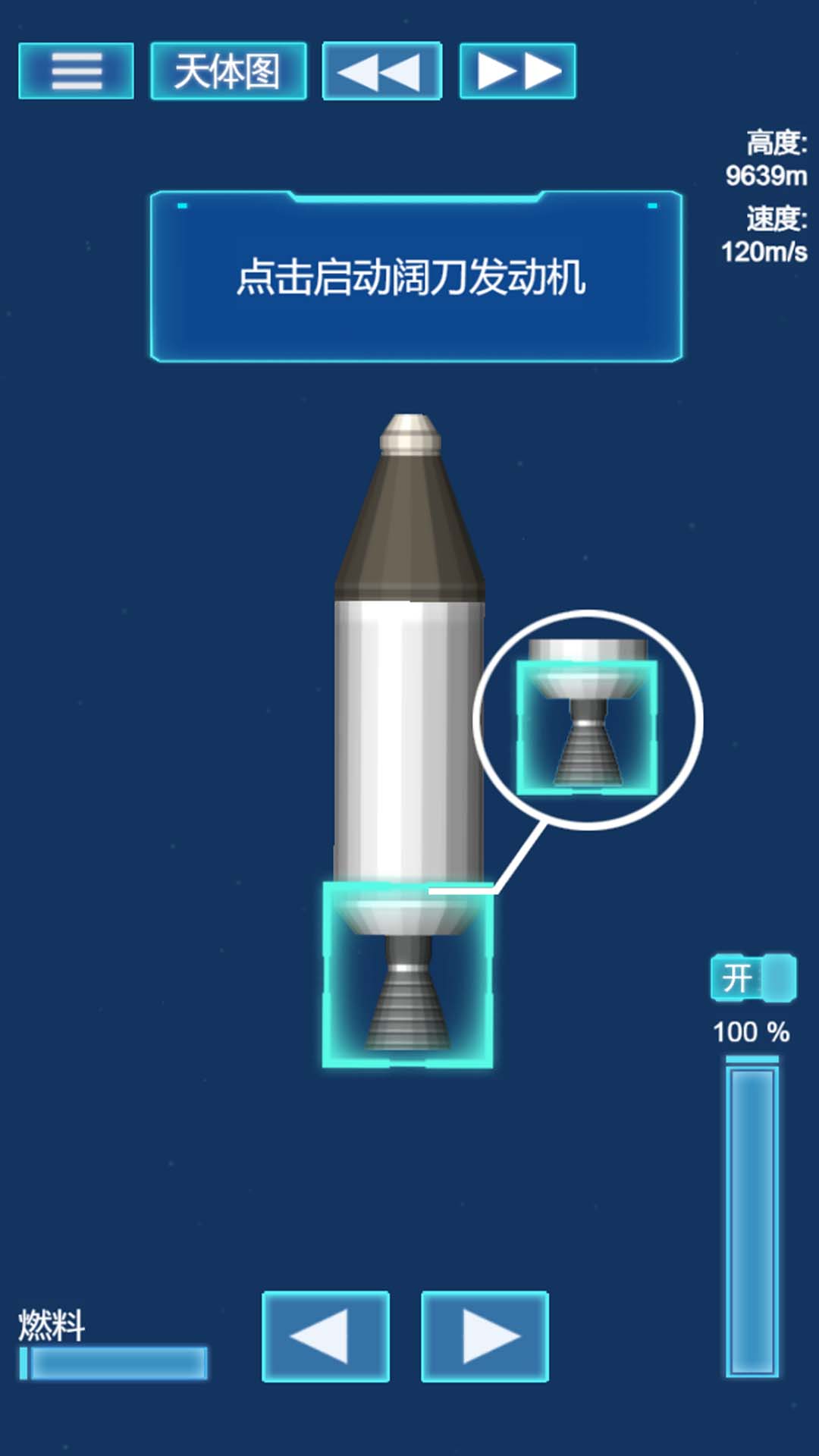The image size is (819, 1456).
Task: Set throttle on the vertical slider
Action: [752, 1219]
